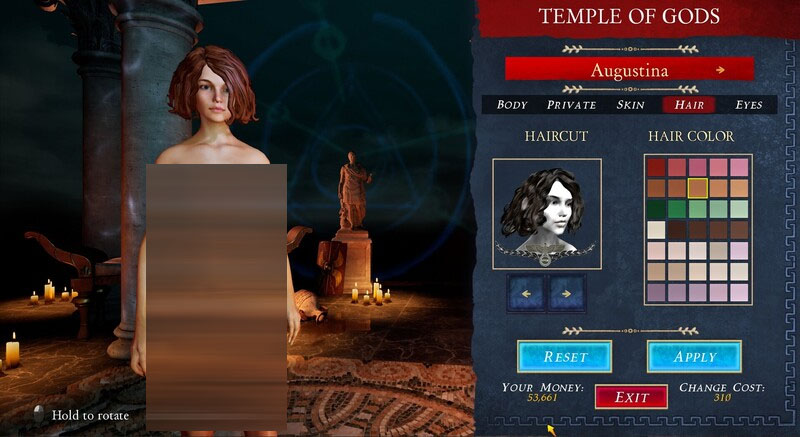Switch to the Eyes tab
This screenshot has height=437, width=800.
[749, 105]
